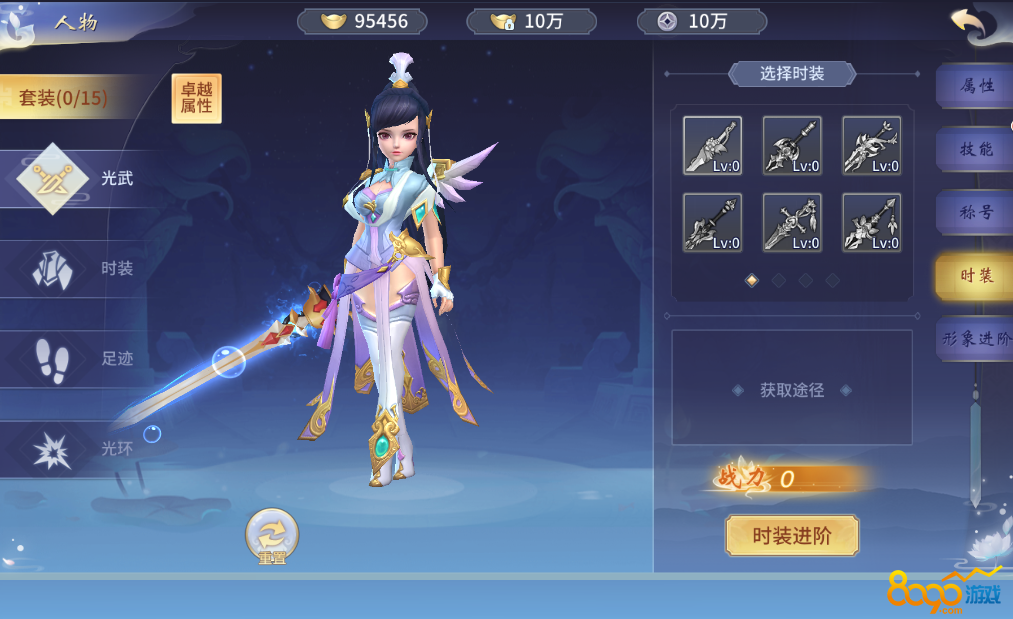Image resolution: width=1013 pixels, height=619 pixels.
Task: Click the 卓越属性 button
Action: pyautogui.click(x=196, y=99)
